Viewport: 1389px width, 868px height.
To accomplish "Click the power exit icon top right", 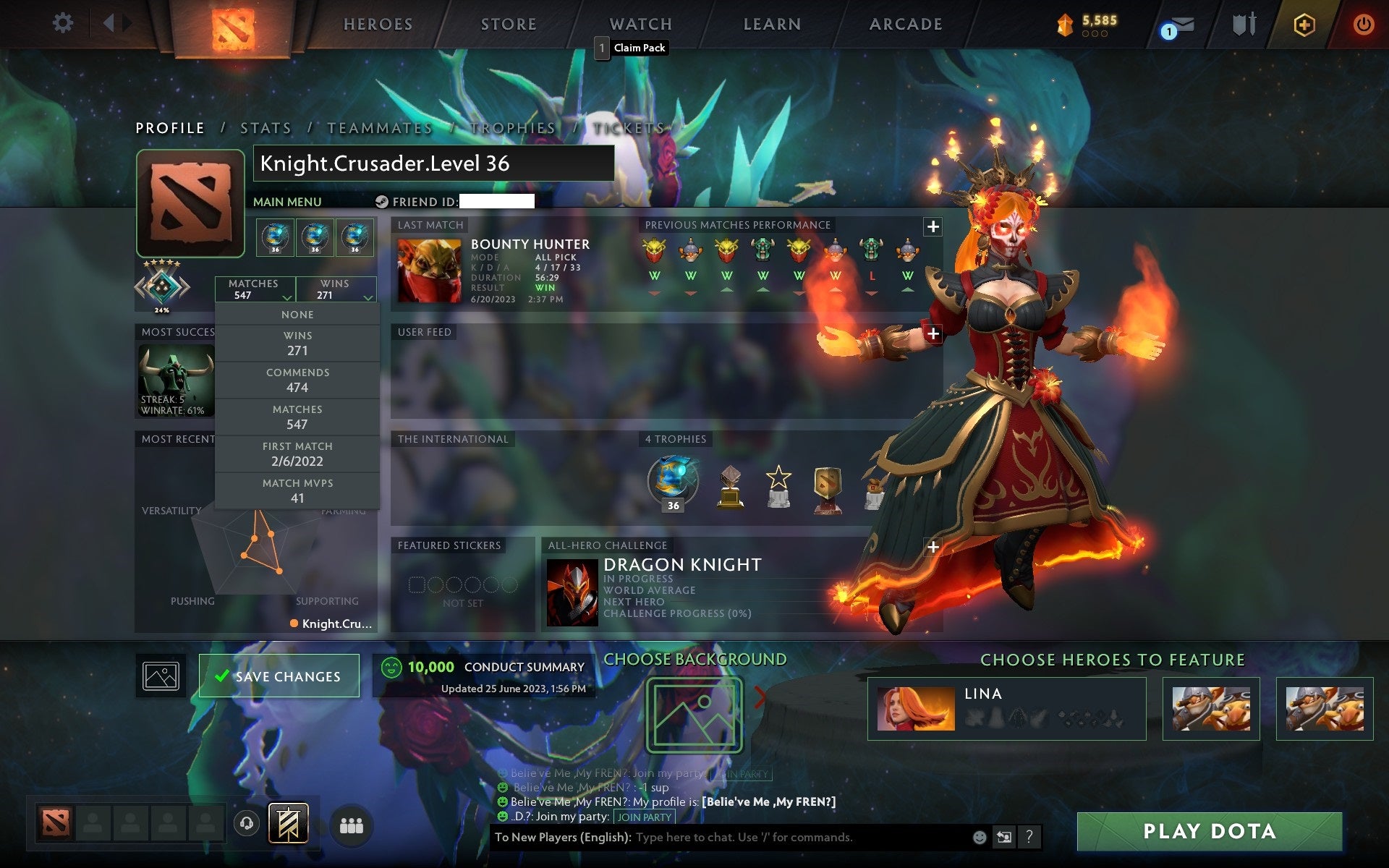I will [x=1362, y=24].
